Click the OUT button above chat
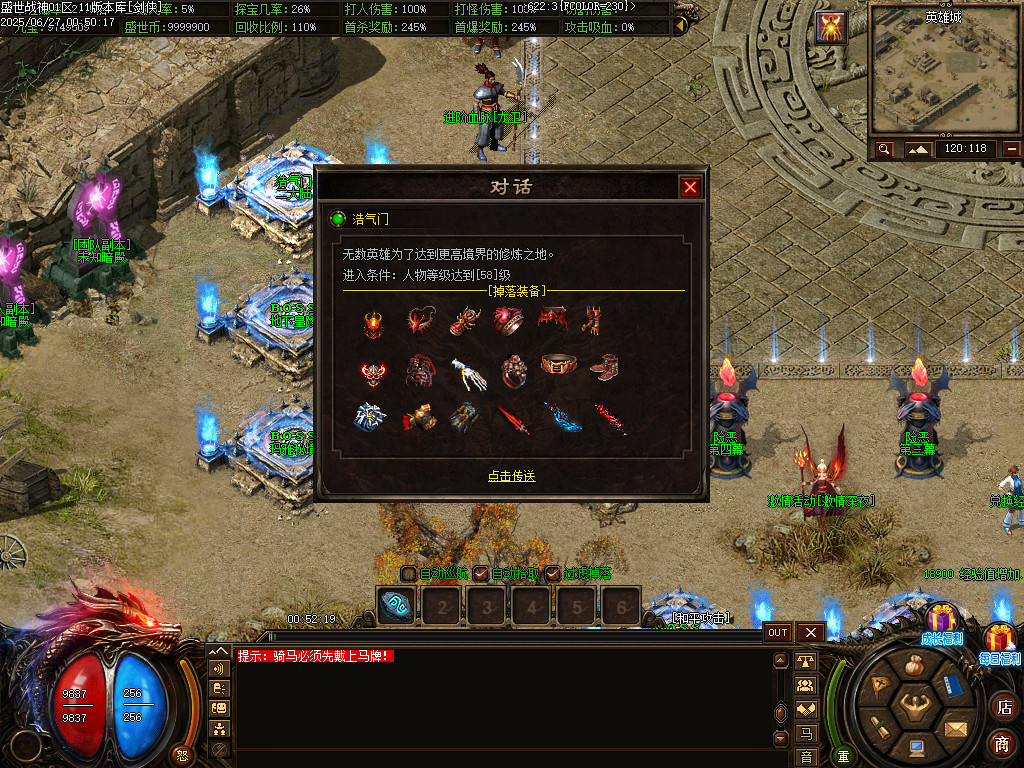The height and width of the screenshot is (768, 1024). click(x=778, y=632)
